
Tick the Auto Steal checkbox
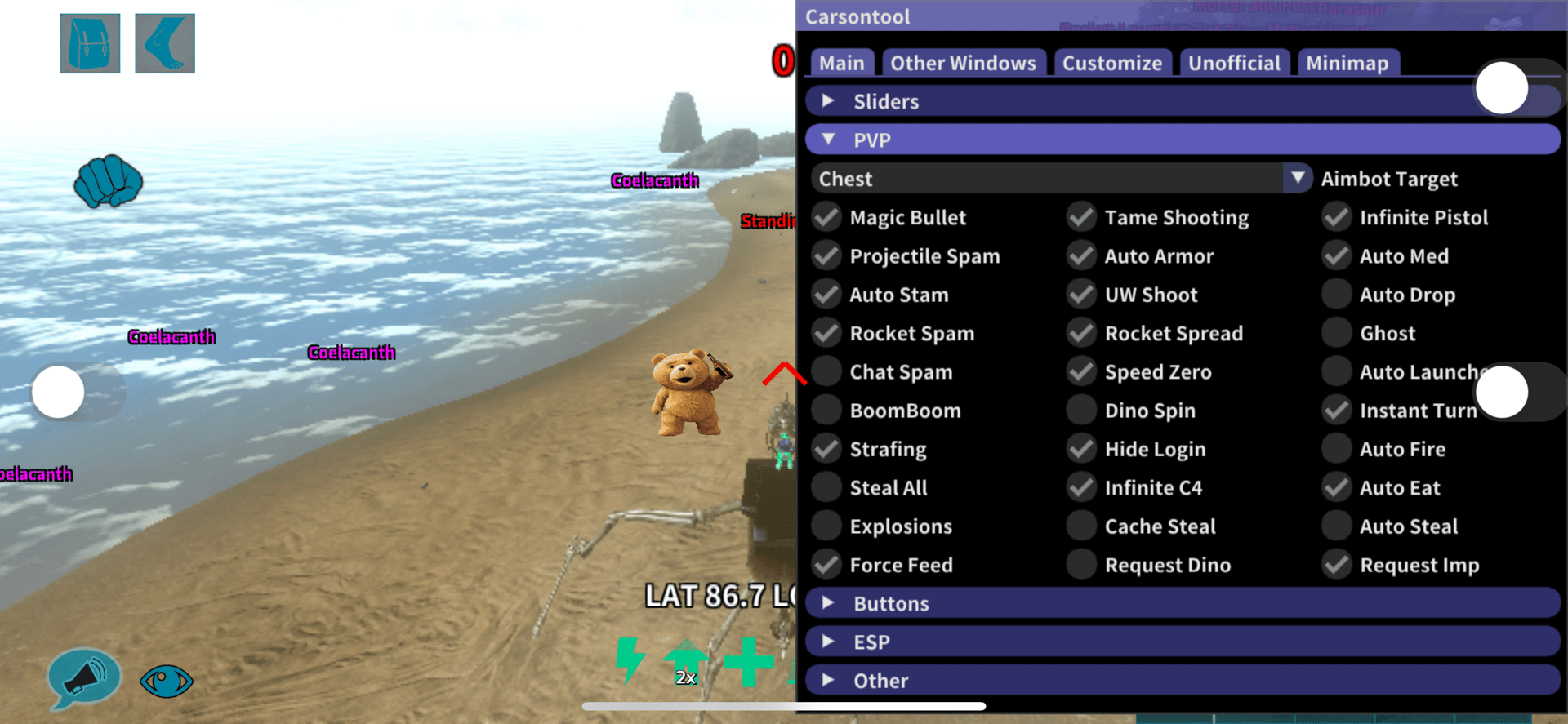tap(1337, 526)
